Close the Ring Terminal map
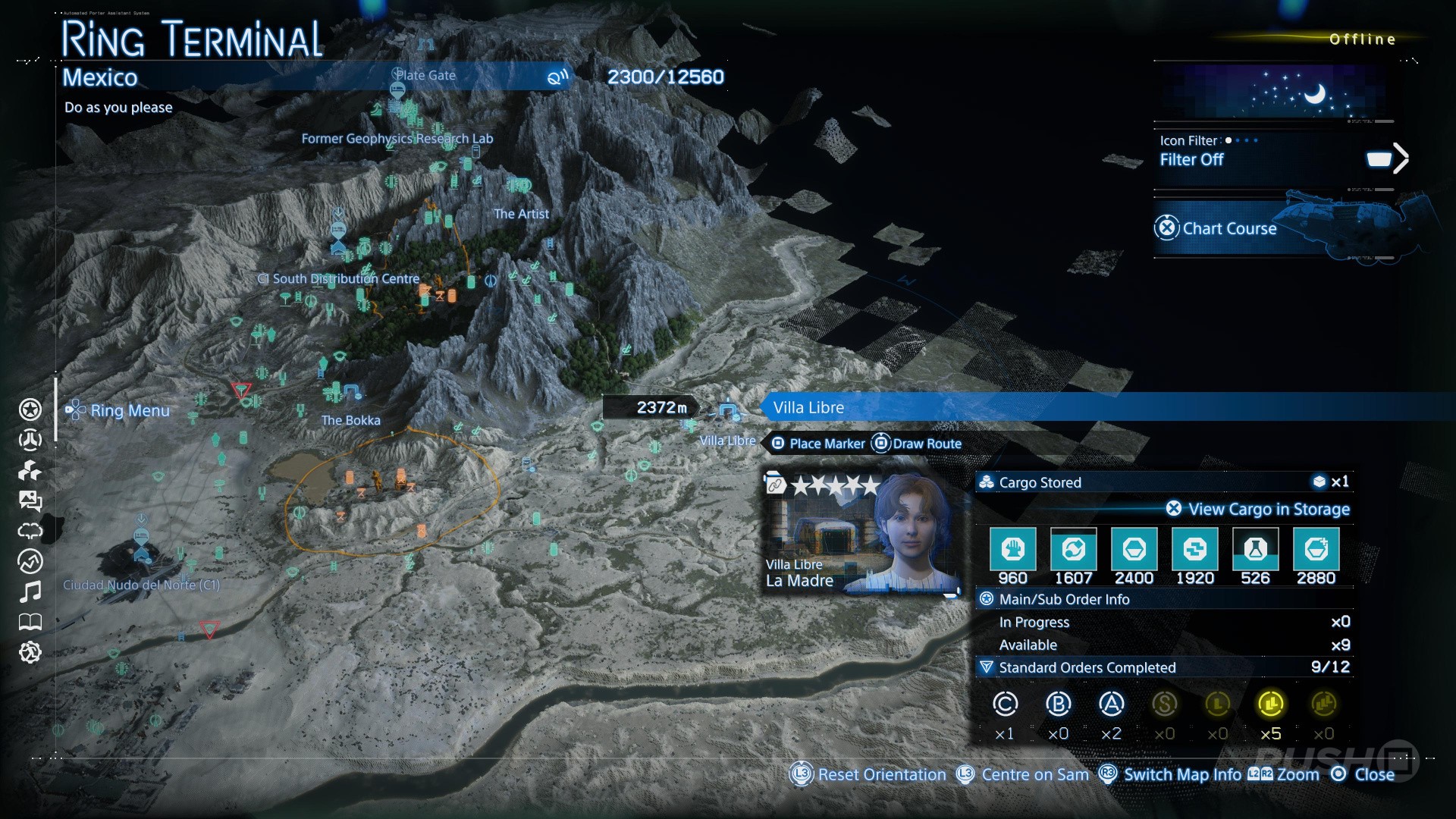The height and width of the screenshot is (819, 1456). point(1363,774)
